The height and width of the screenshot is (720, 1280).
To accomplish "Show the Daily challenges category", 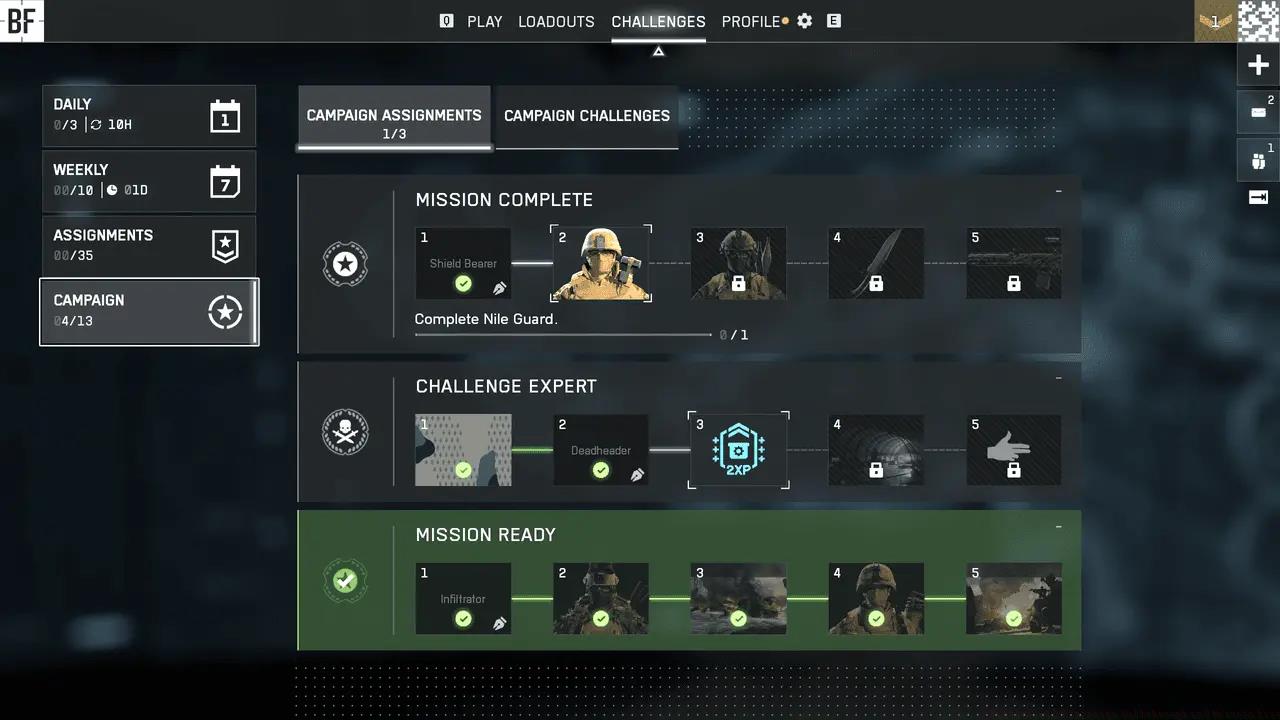I will point(148,115).
